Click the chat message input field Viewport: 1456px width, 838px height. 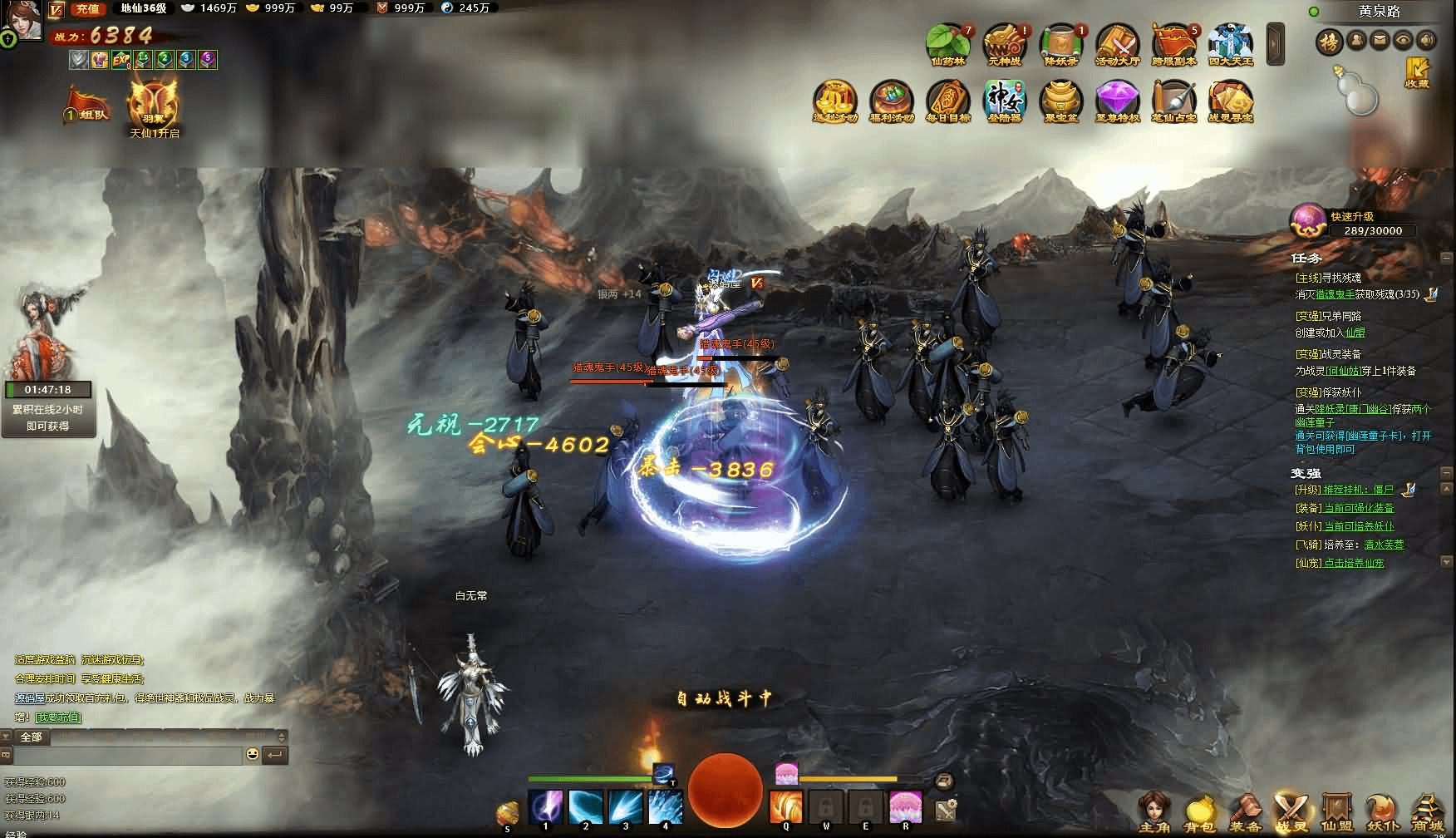129,755
